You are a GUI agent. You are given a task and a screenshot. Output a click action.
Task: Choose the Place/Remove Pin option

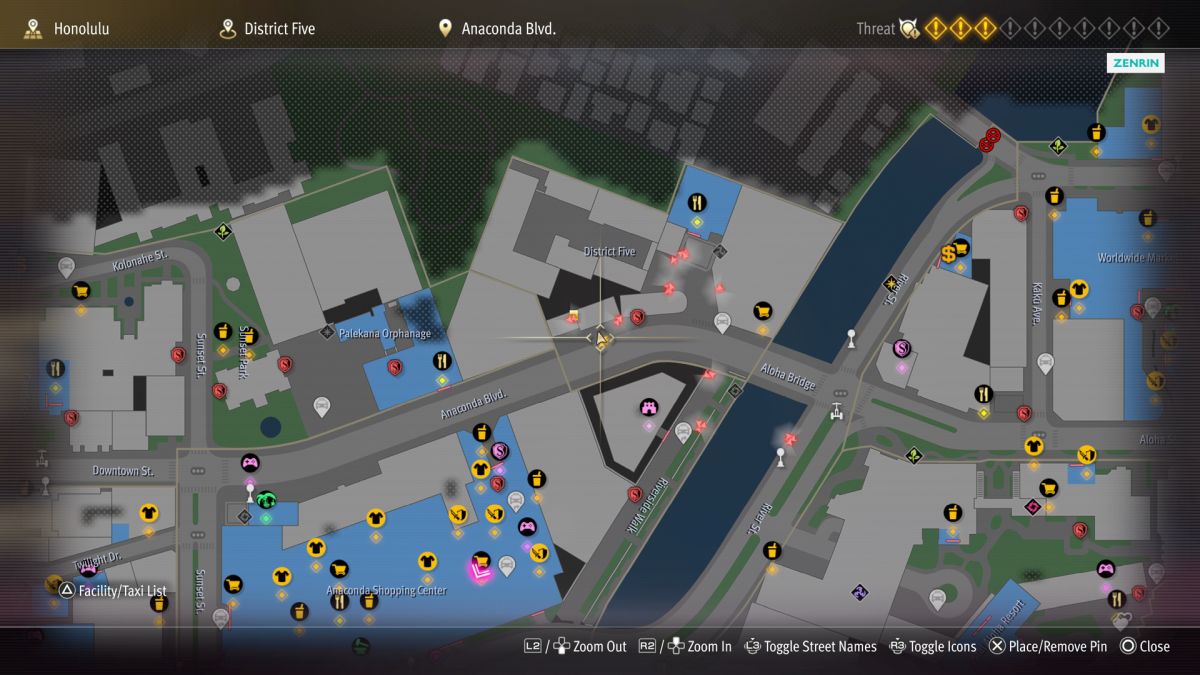[x=1047, y=646]
